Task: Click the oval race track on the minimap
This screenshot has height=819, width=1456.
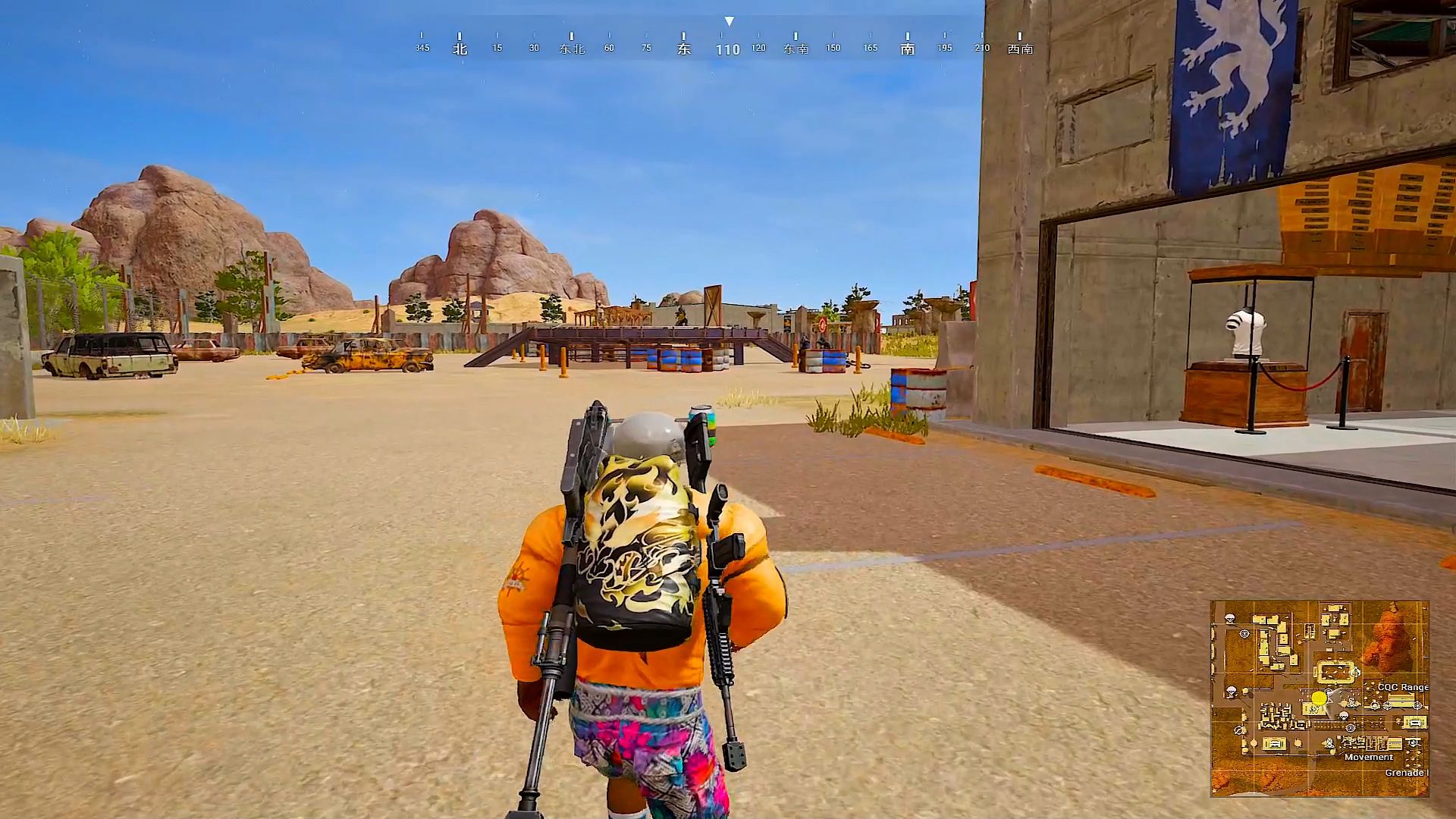Action: pos(1336,671)
